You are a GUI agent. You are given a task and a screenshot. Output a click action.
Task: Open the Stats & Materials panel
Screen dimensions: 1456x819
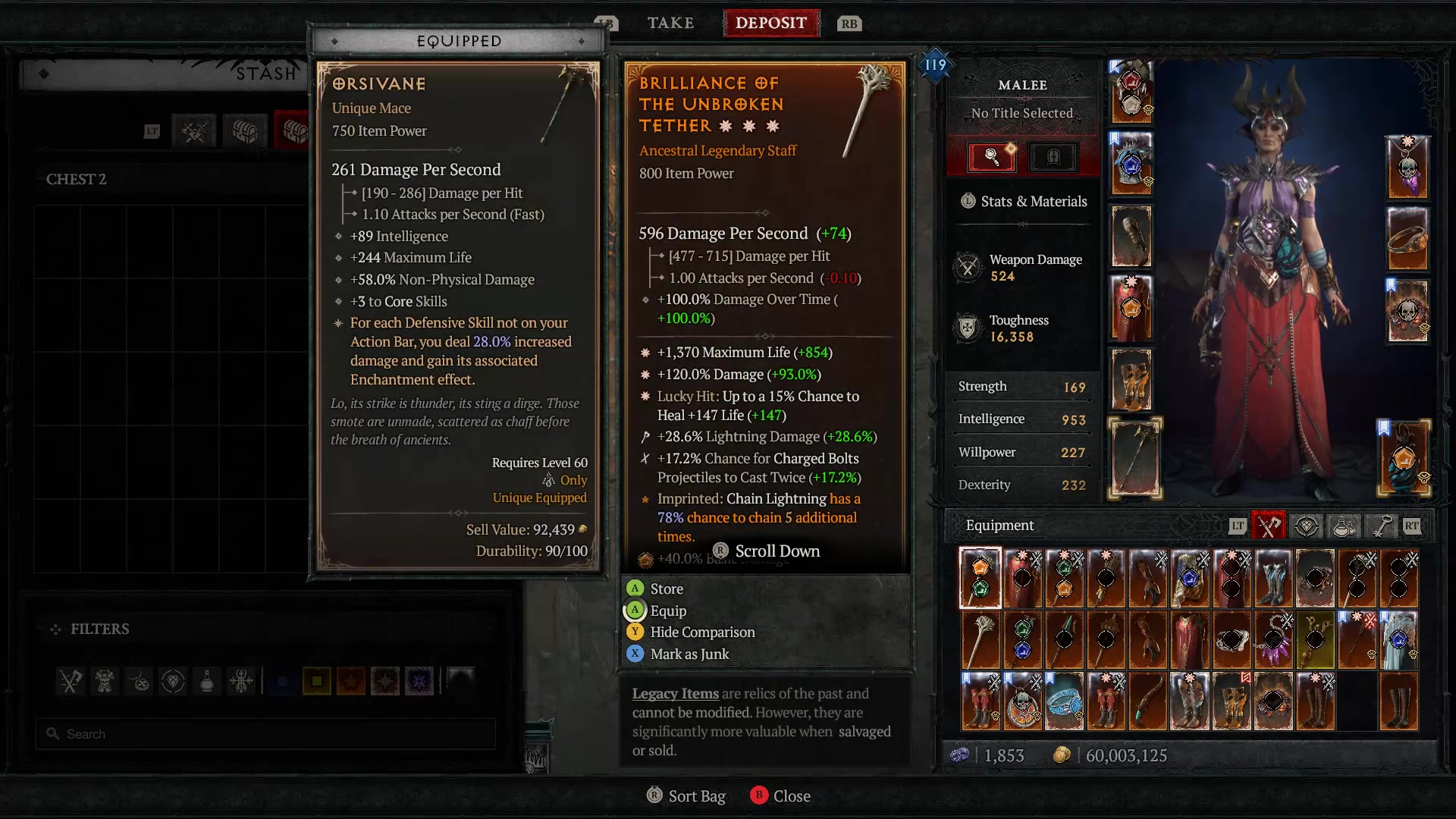tap(1025, 201)
